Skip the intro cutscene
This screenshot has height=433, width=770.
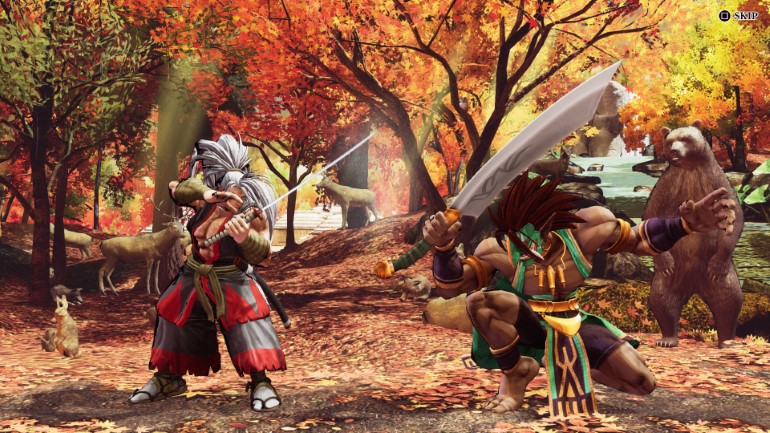pyautogui.click(x=738, y=16)
